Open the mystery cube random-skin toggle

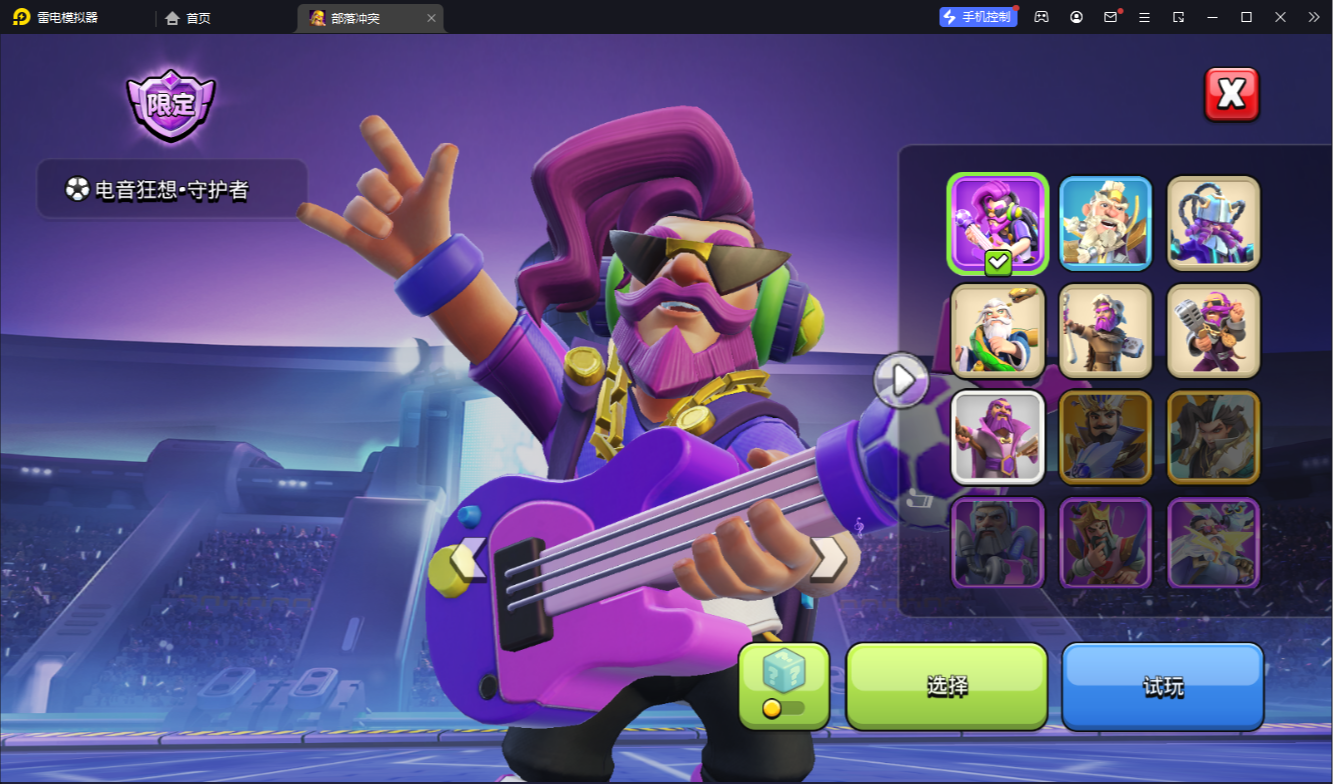[x=784, y=685]
